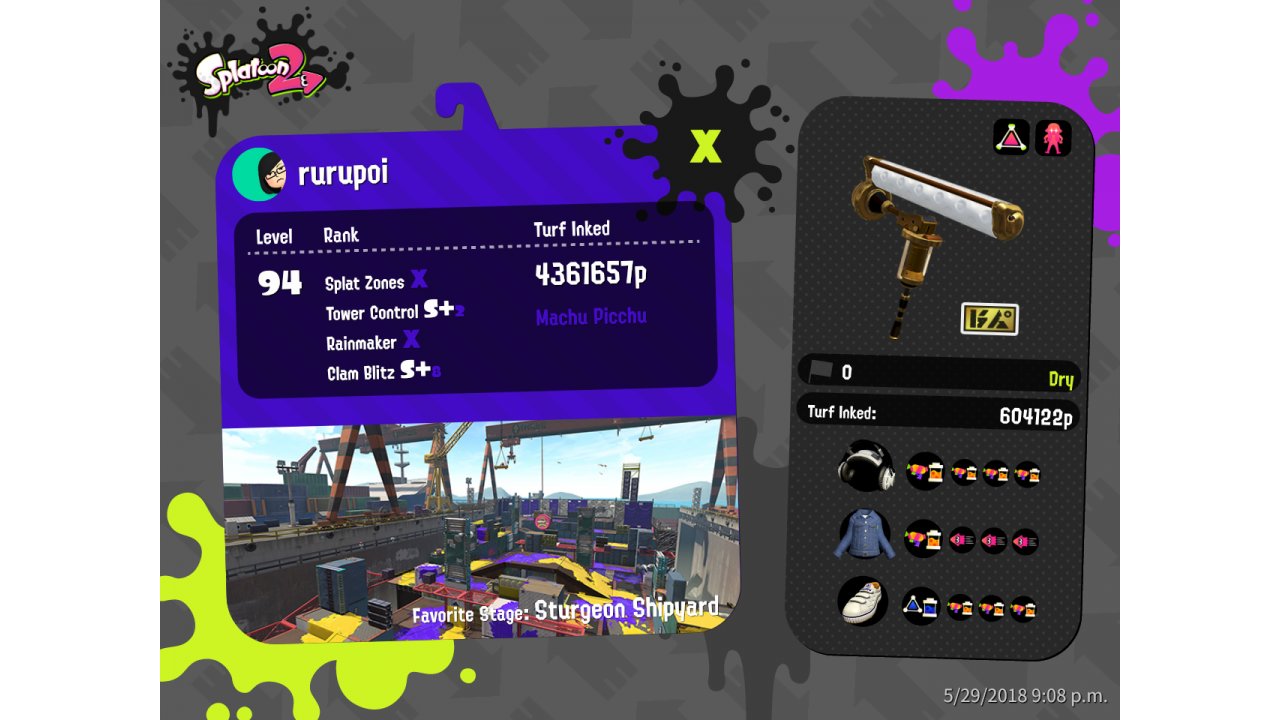Click the yellow X rank splat badge
The width and height of the screenshot is (1280, 720).
tap(706, 146)
